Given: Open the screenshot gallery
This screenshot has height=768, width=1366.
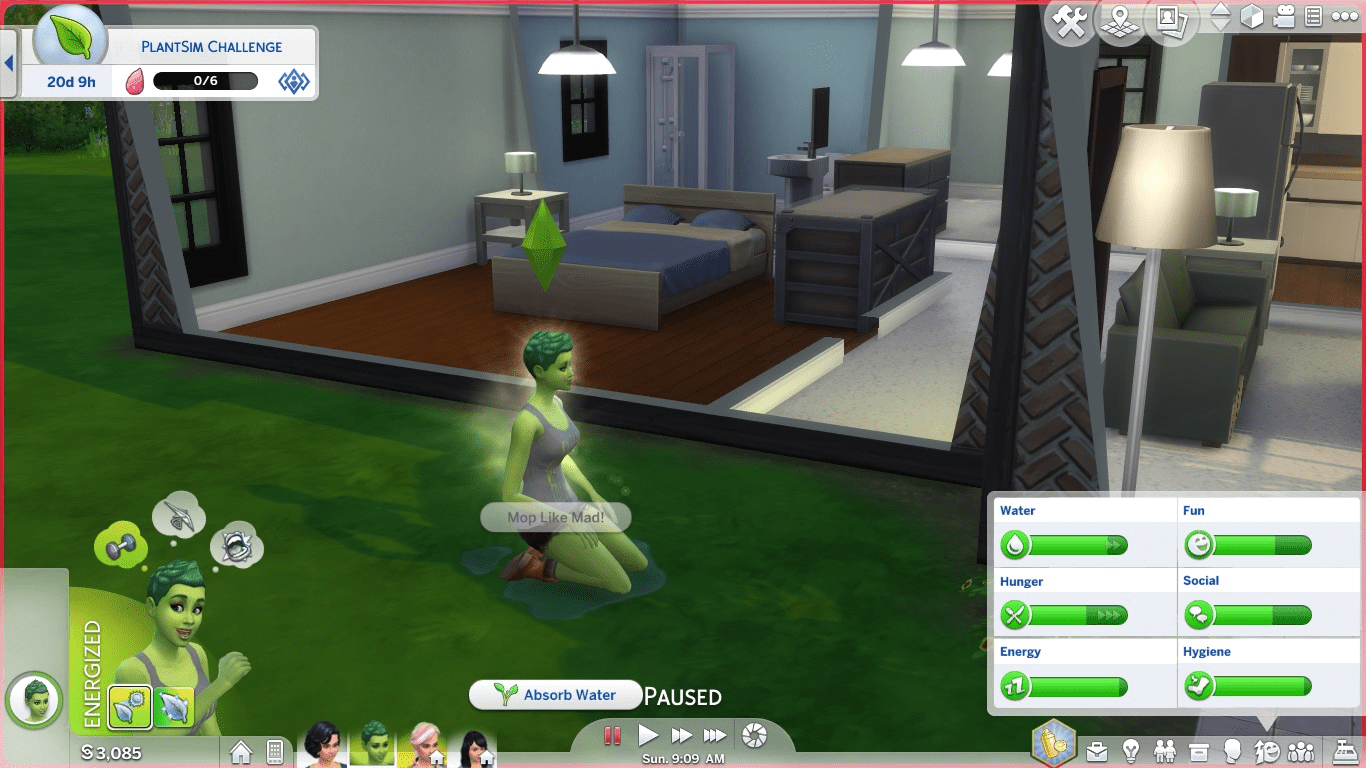Looking at the screenshot, I should (x=1170, y=19).
